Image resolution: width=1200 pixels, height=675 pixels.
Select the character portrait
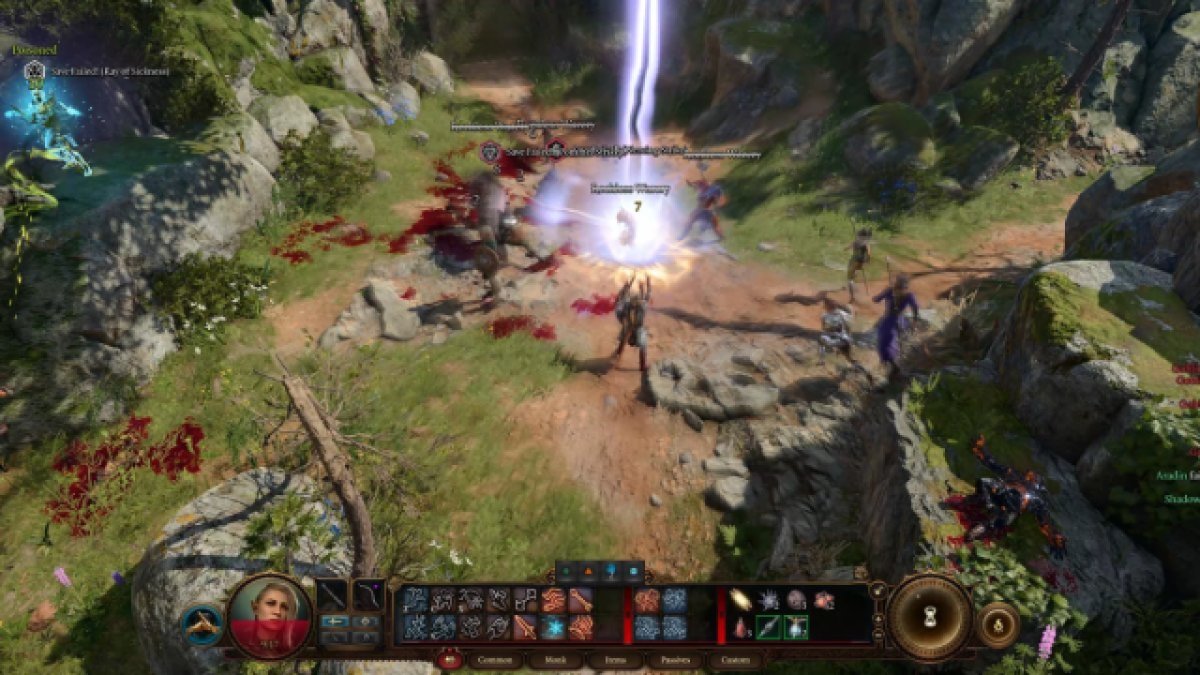coord(270,617)
